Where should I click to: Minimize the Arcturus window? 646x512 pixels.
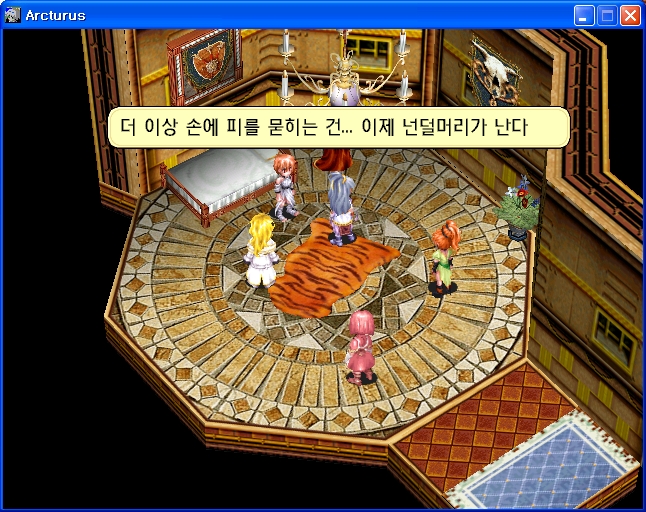point(584,15)
